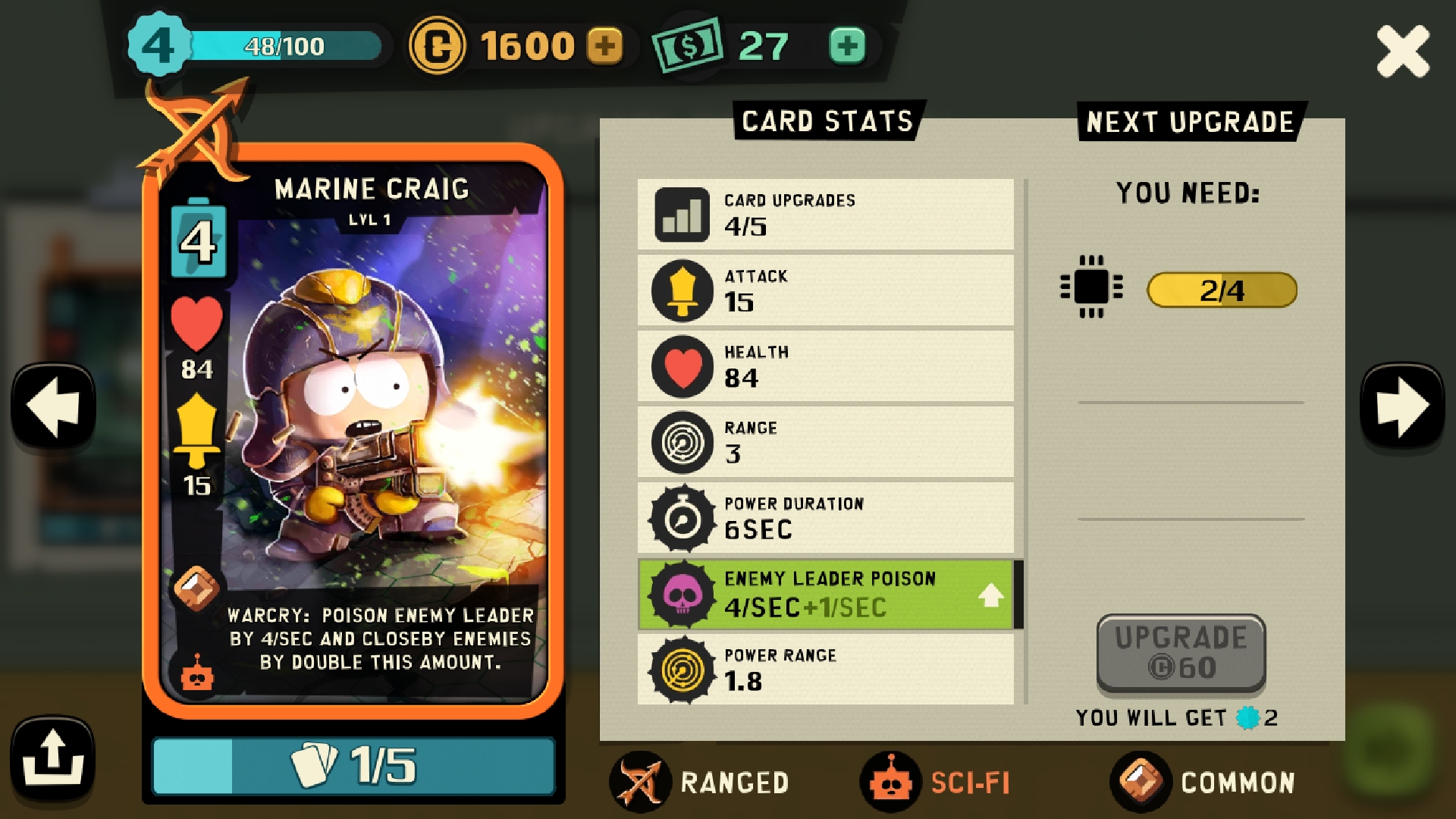Click the Attack stat icon
The height and width of the screenshot is (819, 1456).
pyautogui.click(x=680, y=290)
